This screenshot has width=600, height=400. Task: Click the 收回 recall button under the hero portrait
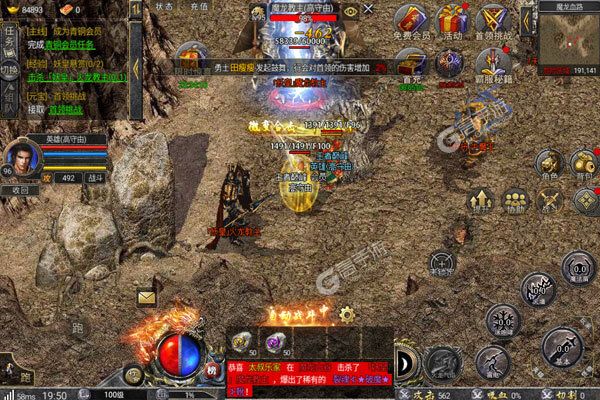coord(21,189)
